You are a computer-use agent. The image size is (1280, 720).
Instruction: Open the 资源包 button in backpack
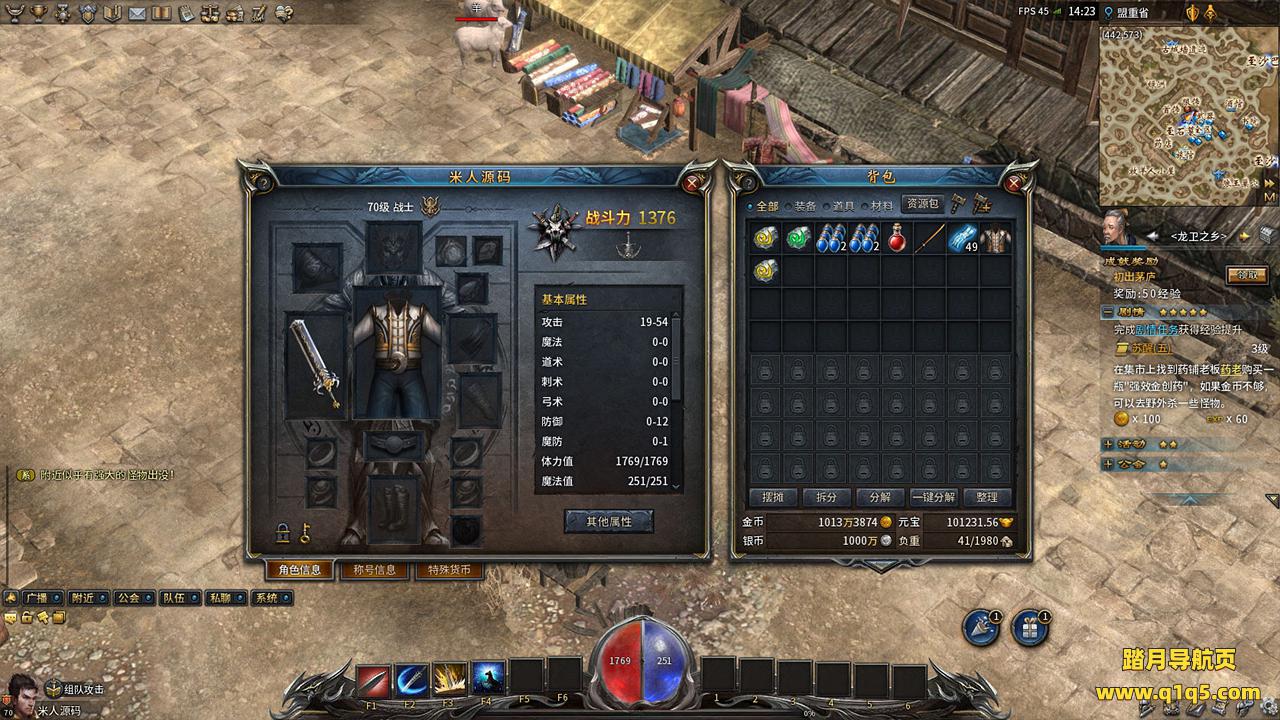pos(922,204)
